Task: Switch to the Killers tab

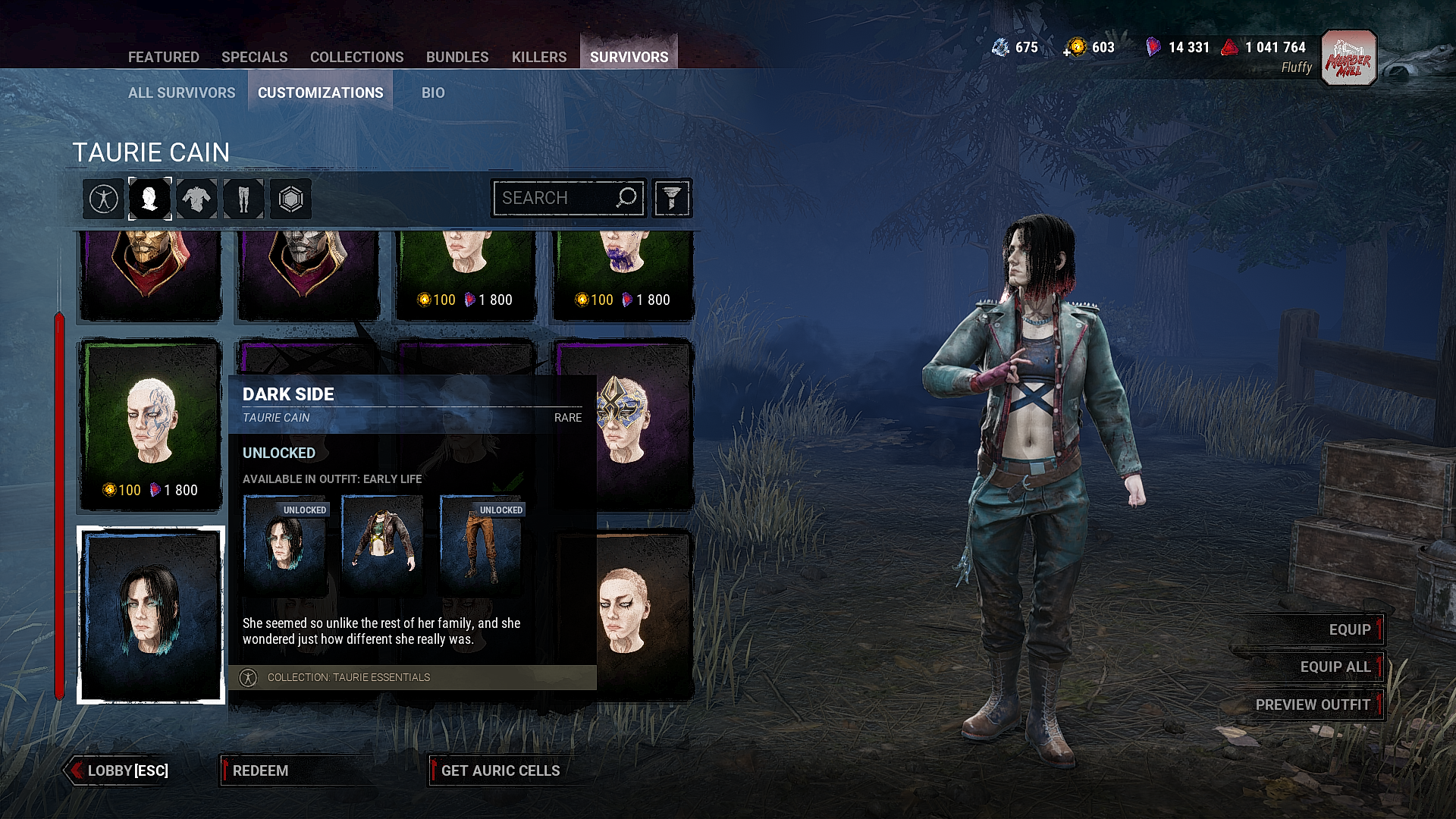Action: tap(538, 57)
